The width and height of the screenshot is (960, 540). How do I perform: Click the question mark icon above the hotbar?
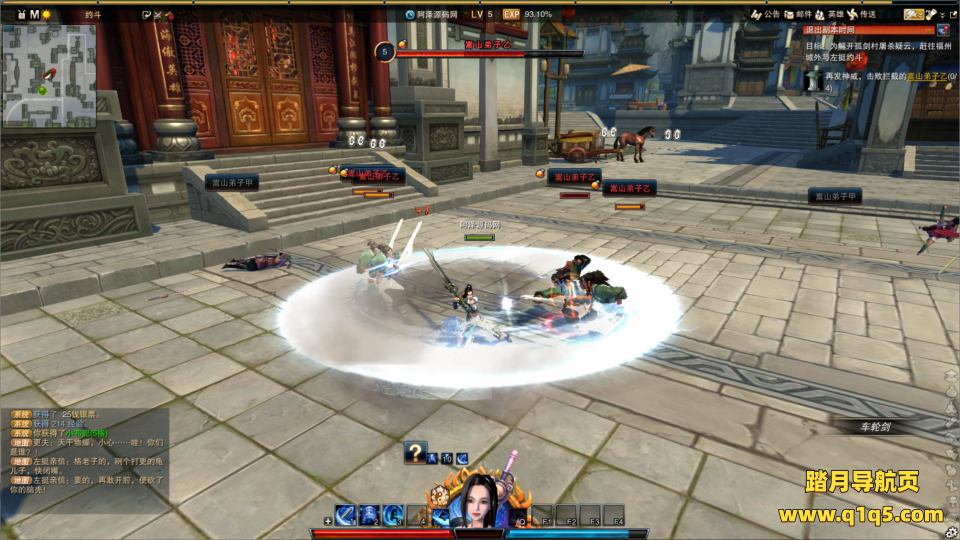415,453
